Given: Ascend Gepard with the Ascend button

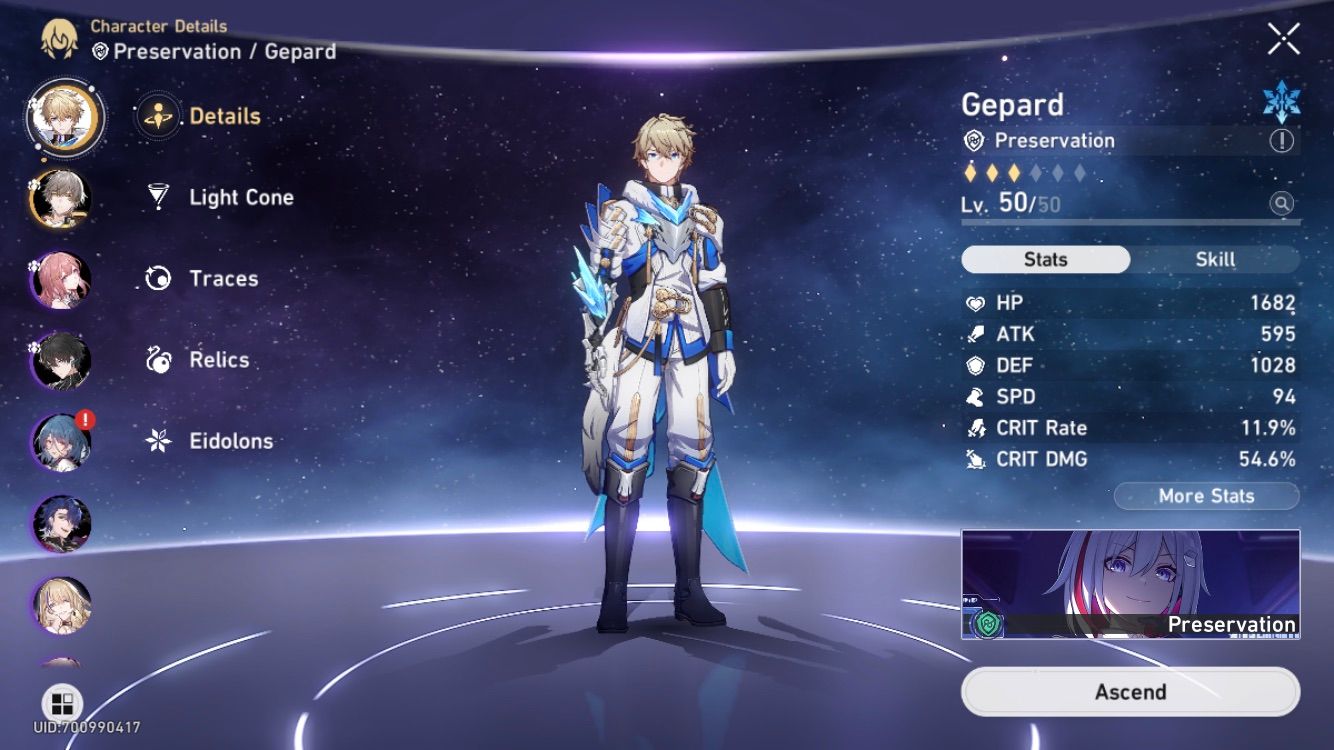Looking at the screenshot, I should (x=1130, y=692).
